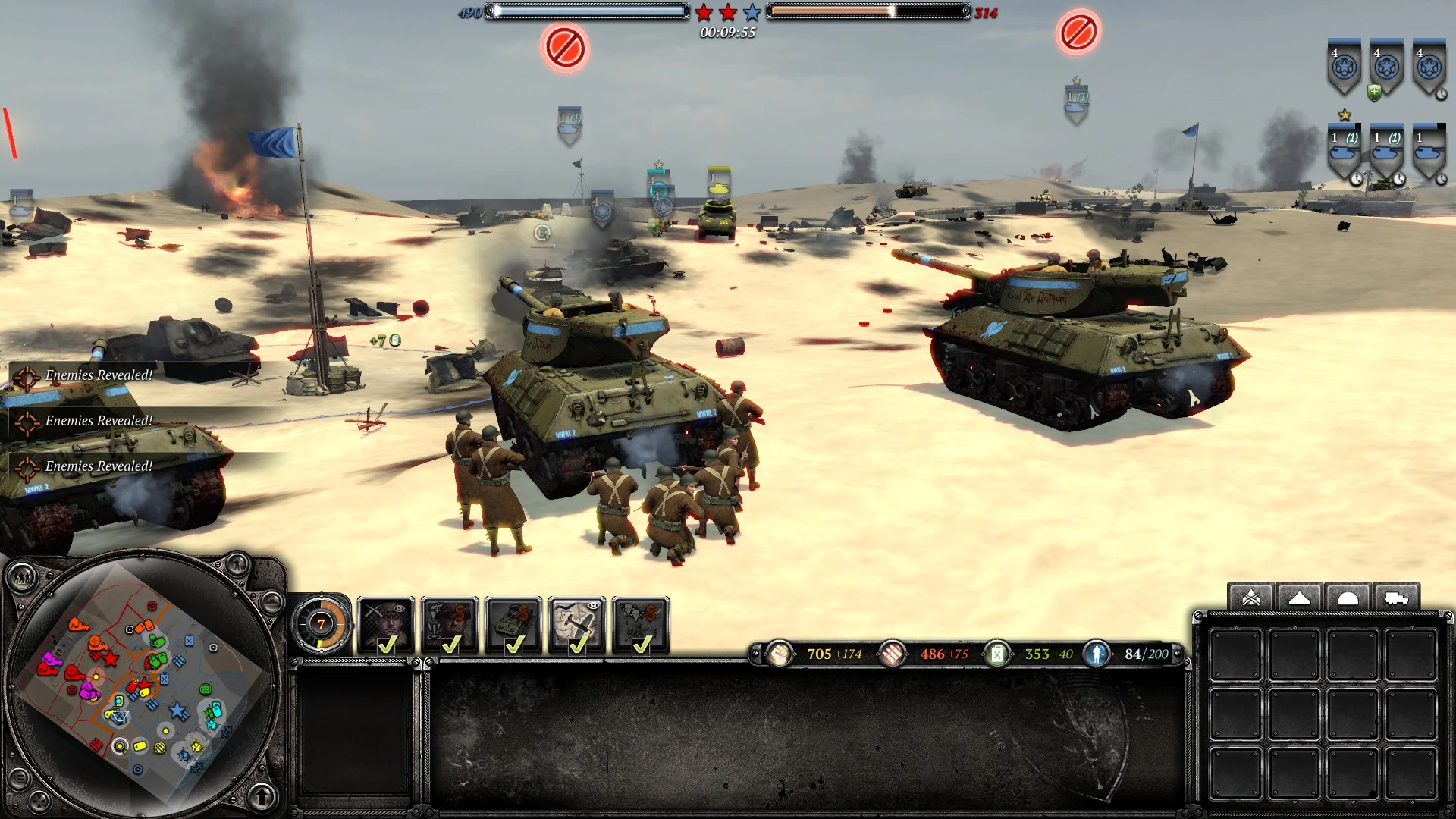
Task: Select the tank discount bulletin icon
Action: (x=514, y=618)
